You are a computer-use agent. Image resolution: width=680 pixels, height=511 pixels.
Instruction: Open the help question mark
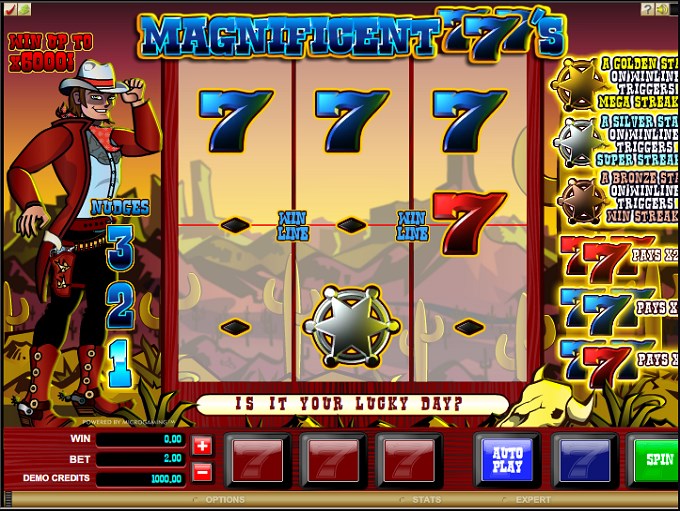click(648, 8)
